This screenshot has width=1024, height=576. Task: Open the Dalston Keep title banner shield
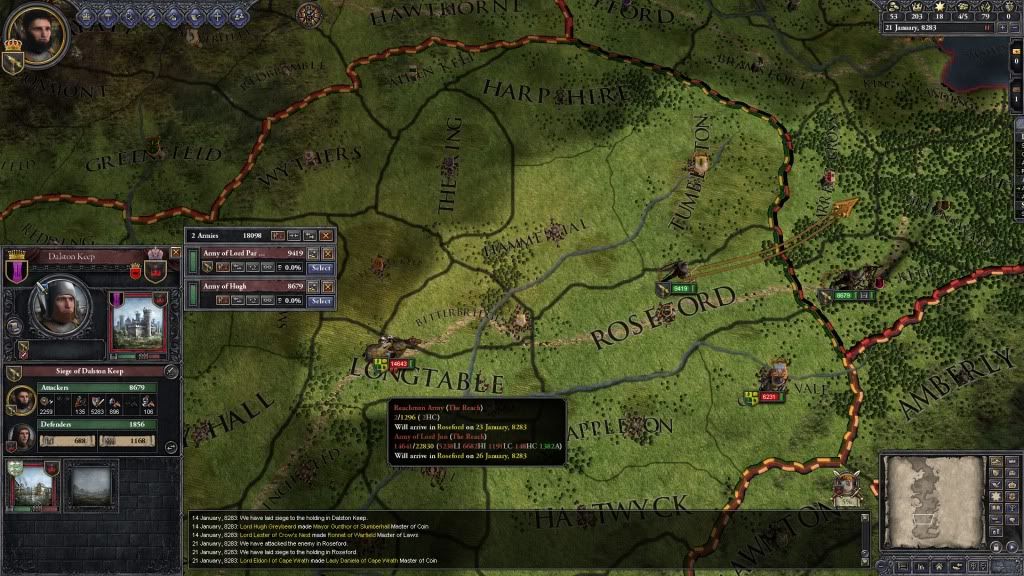click(x=17, y=271)
